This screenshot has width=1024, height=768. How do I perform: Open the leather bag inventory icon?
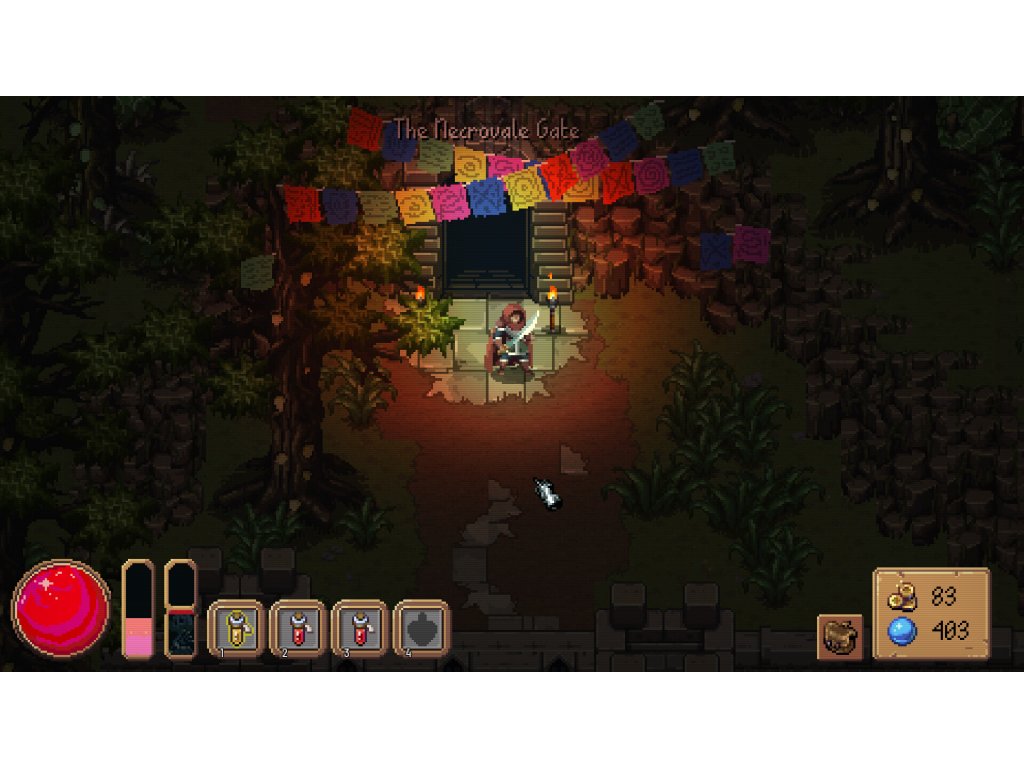tap(840, 637)
